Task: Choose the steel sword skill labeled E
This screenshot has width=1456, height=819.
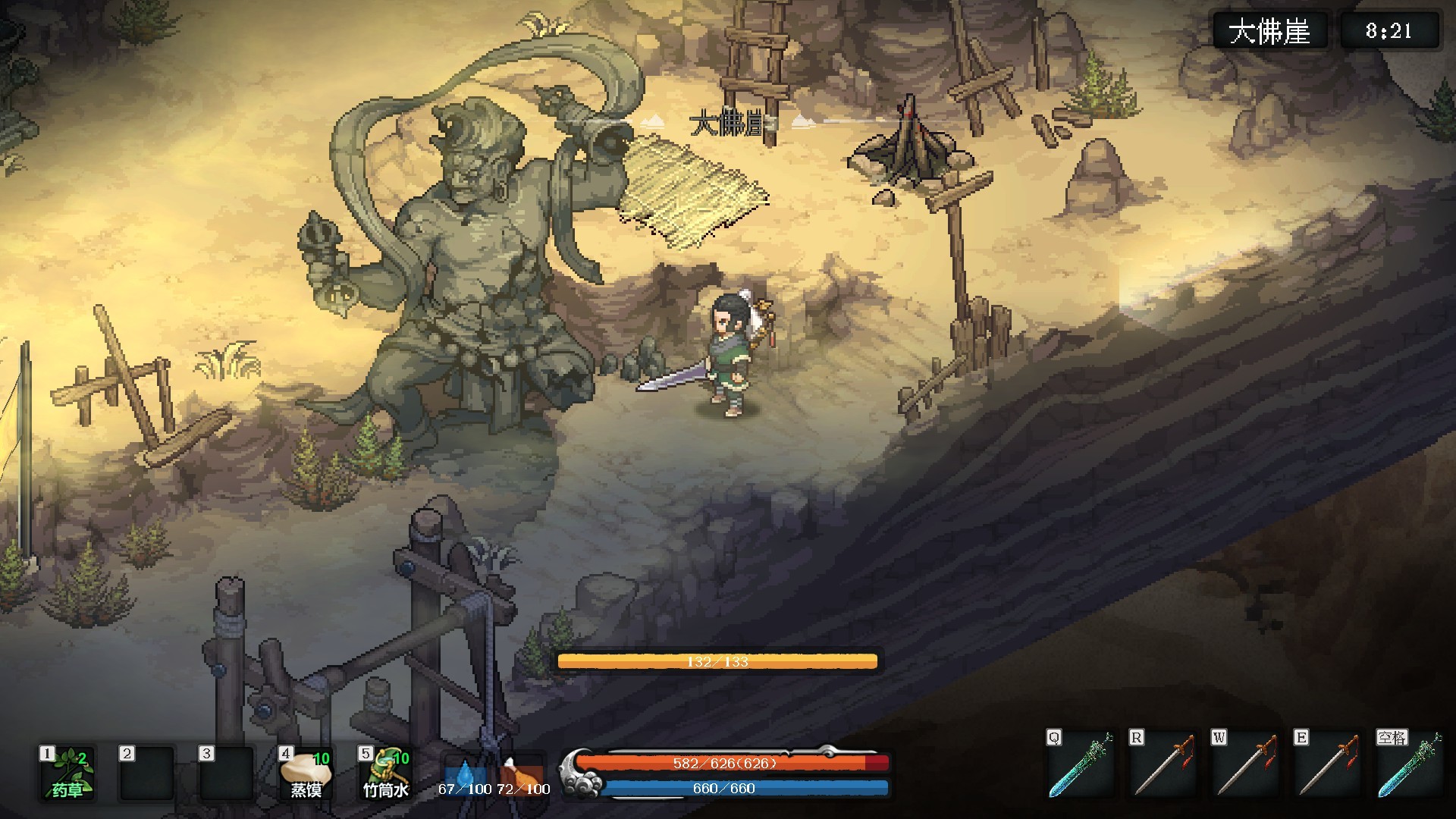Action: (1328, 765)
